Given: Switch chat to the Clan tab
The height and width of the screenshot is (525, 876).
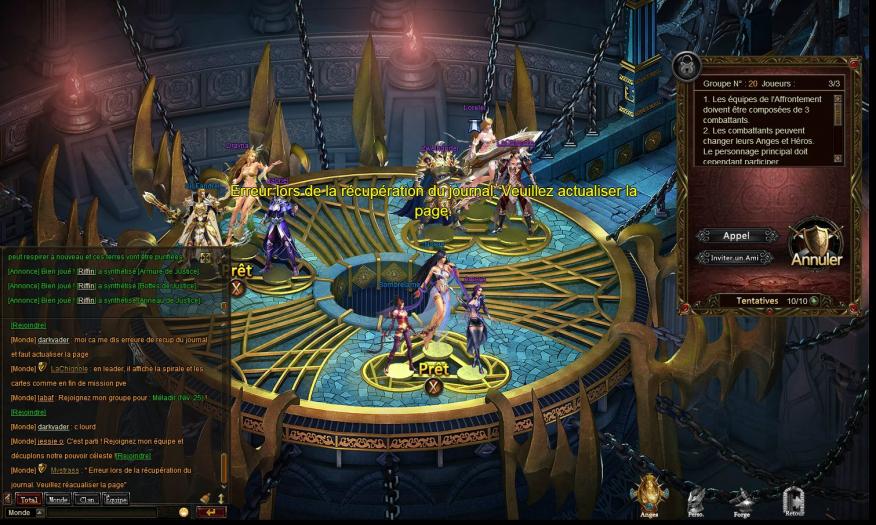Looking at the screenshot, I should click(87, 499).
